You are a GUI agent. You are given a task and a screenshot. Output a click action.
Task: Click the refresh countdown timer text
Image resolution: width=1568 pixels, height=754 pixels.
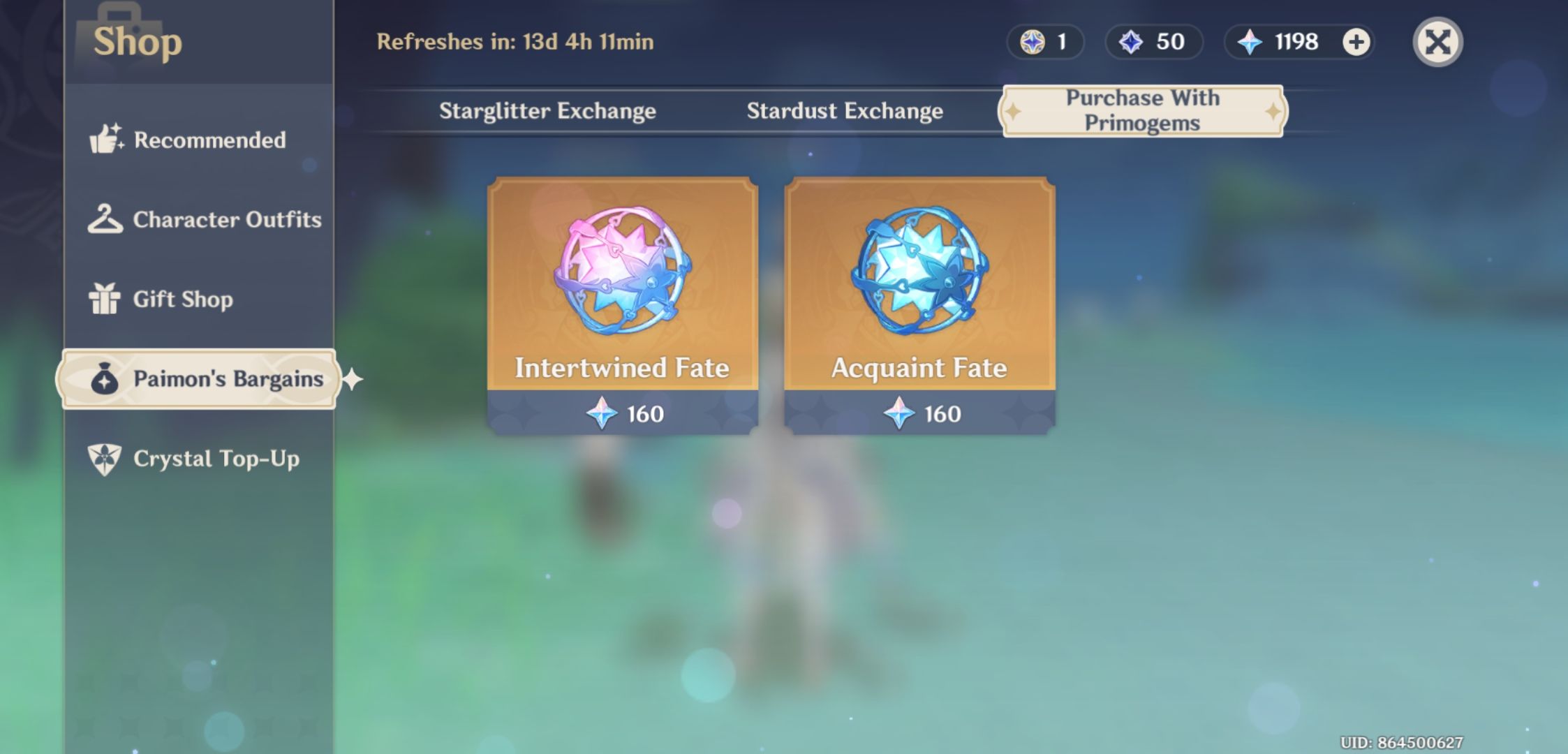[516, 42]
